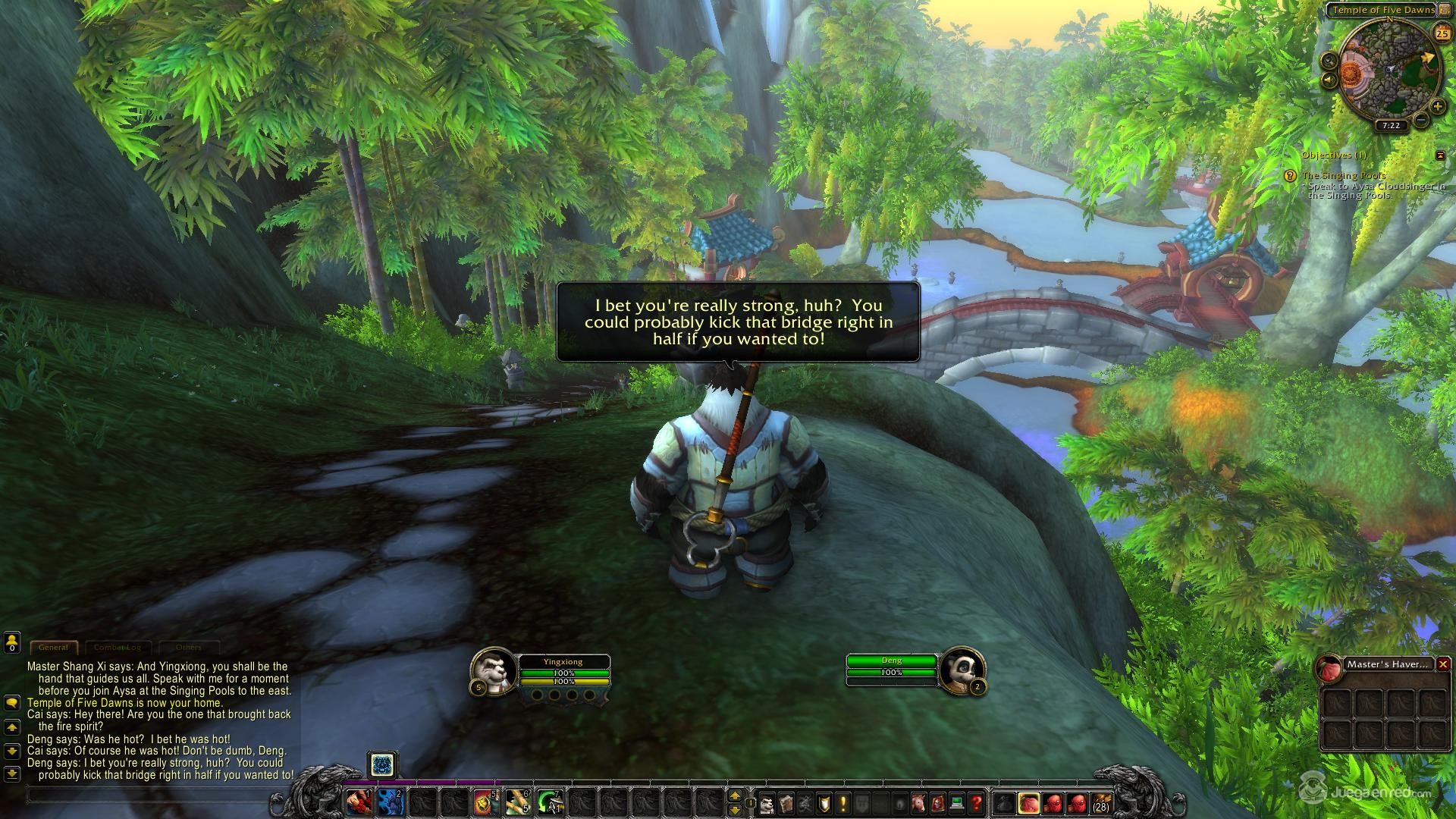This screenshot has width=1456, height=819.
Task: Click the minimap
Action: click(x=1389, y=72)
